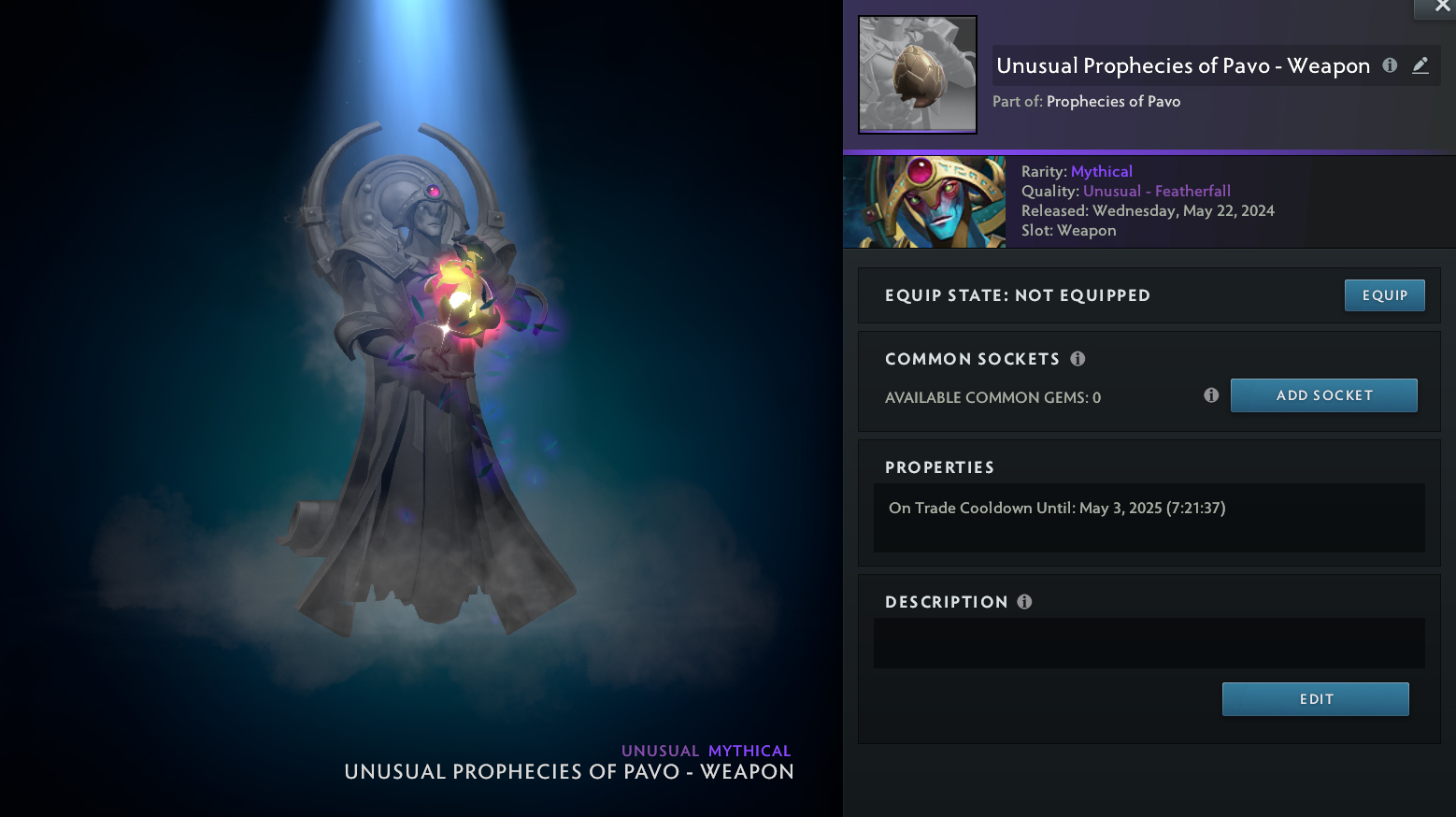Add a socket to this item

pos(1323,395)
